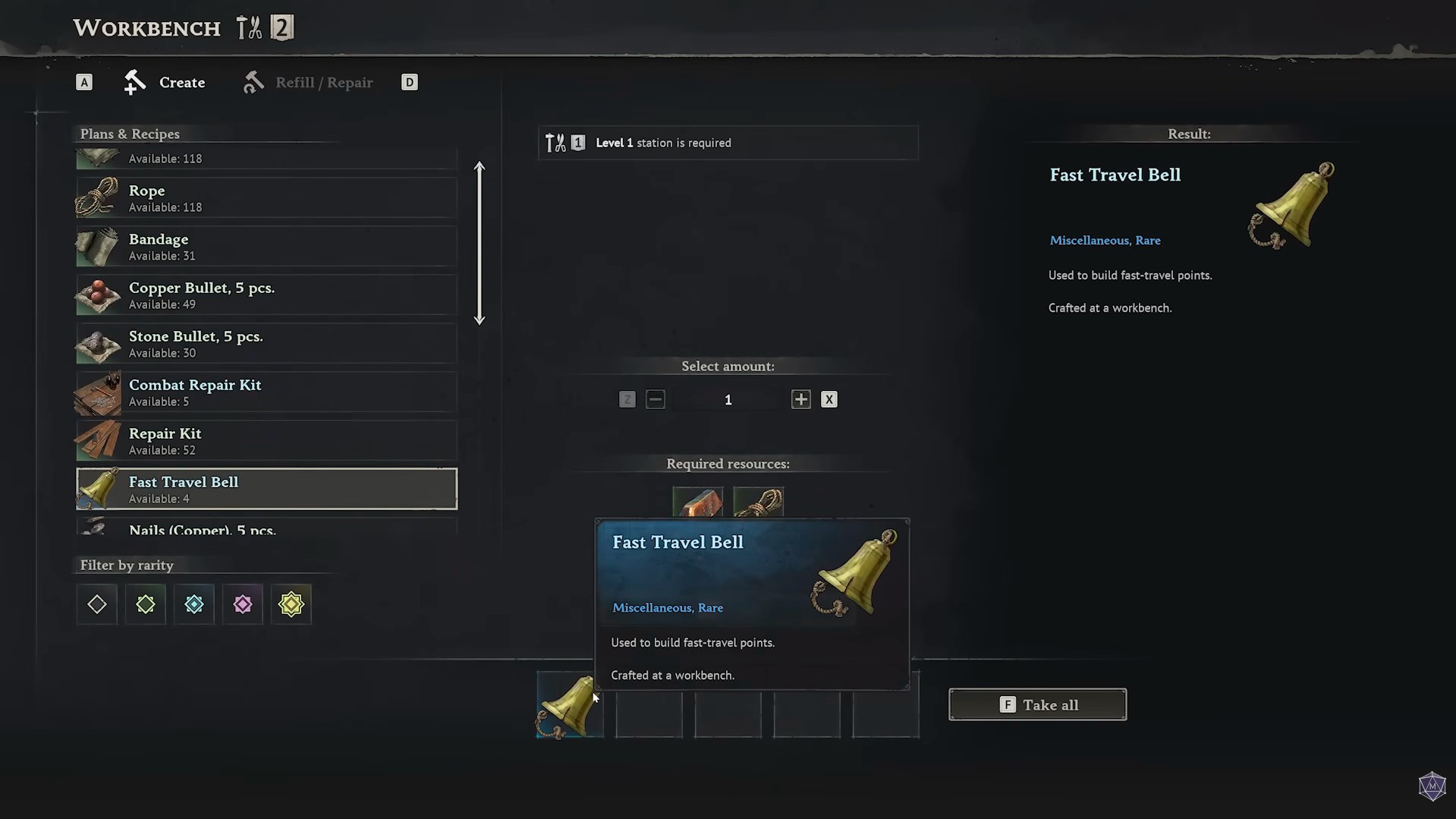Switch to the Create tab
Screen dimensions: 1456x819
[165, 82]
